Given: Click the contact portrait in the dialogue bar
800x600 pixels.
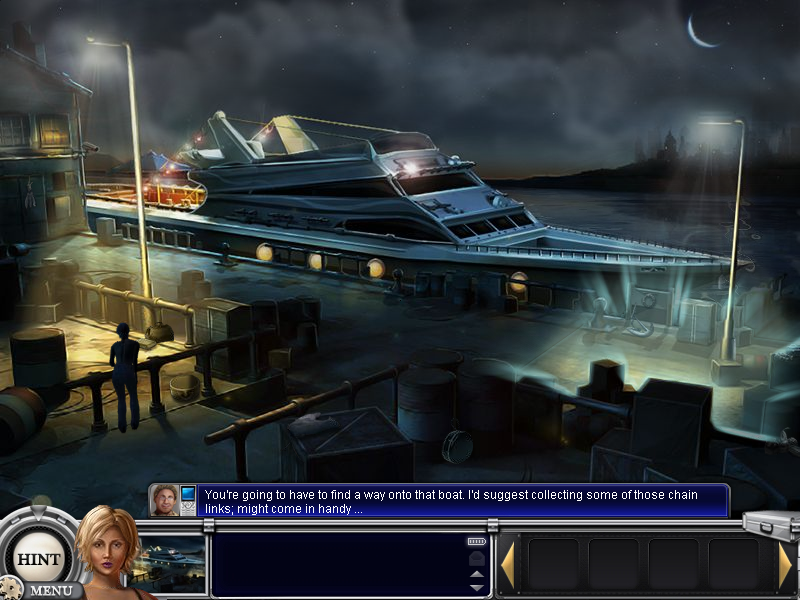Looking at the screenshot, I should coord(165,499).
